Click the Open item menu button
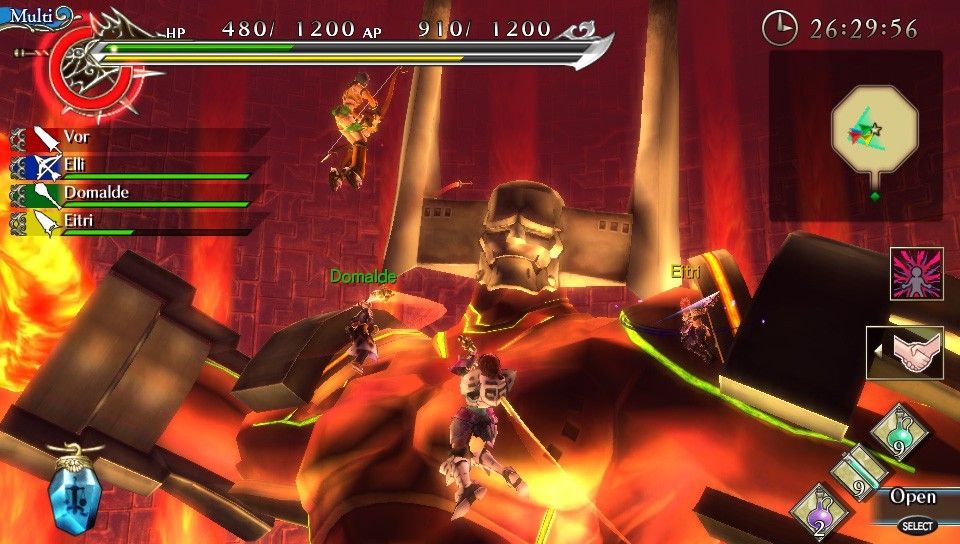Image resolution: width=960 pixels, height=544 pixels. coord(912,497)
